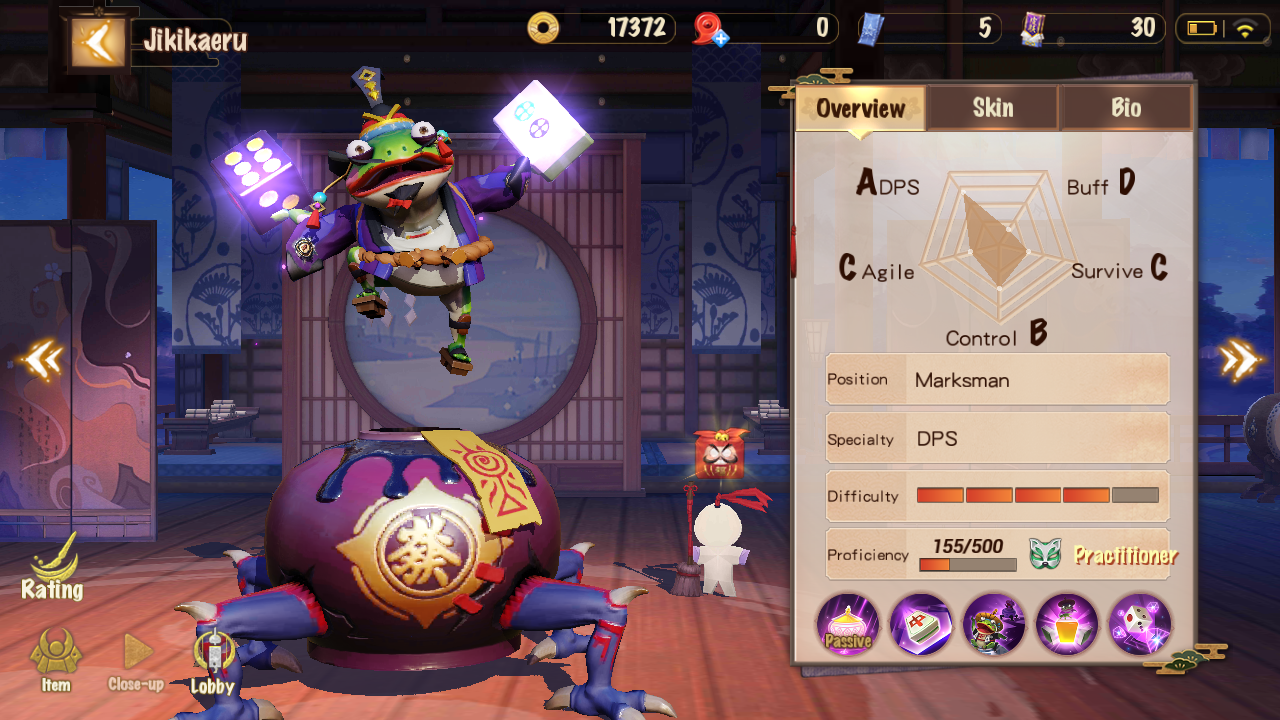Click the Practitioner proficiency mask badge
The height and width of the screenshot is (720, 1280).
[1044, 554]
